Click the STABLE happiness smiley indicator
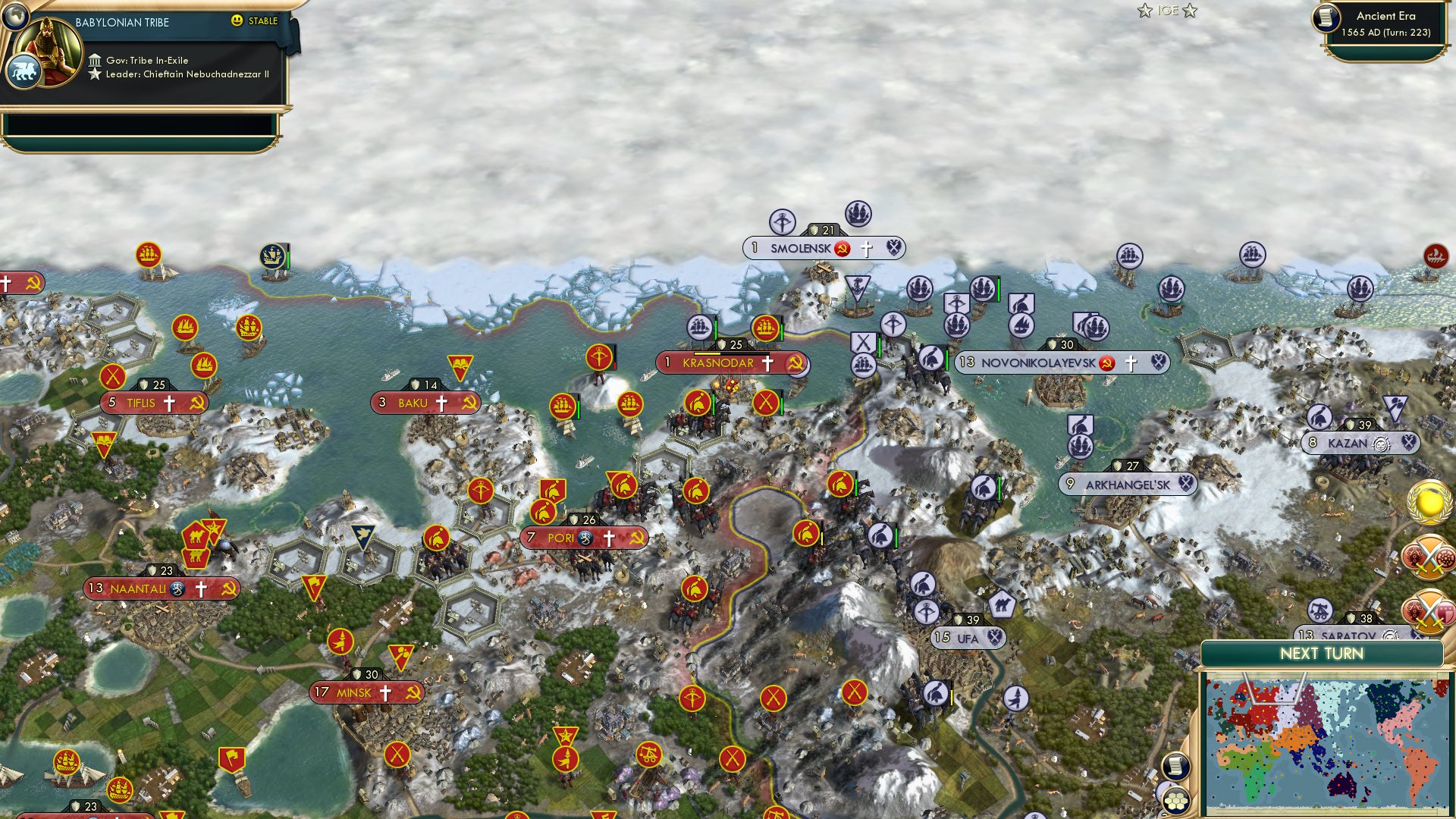1456x819 pixels. 239,21
